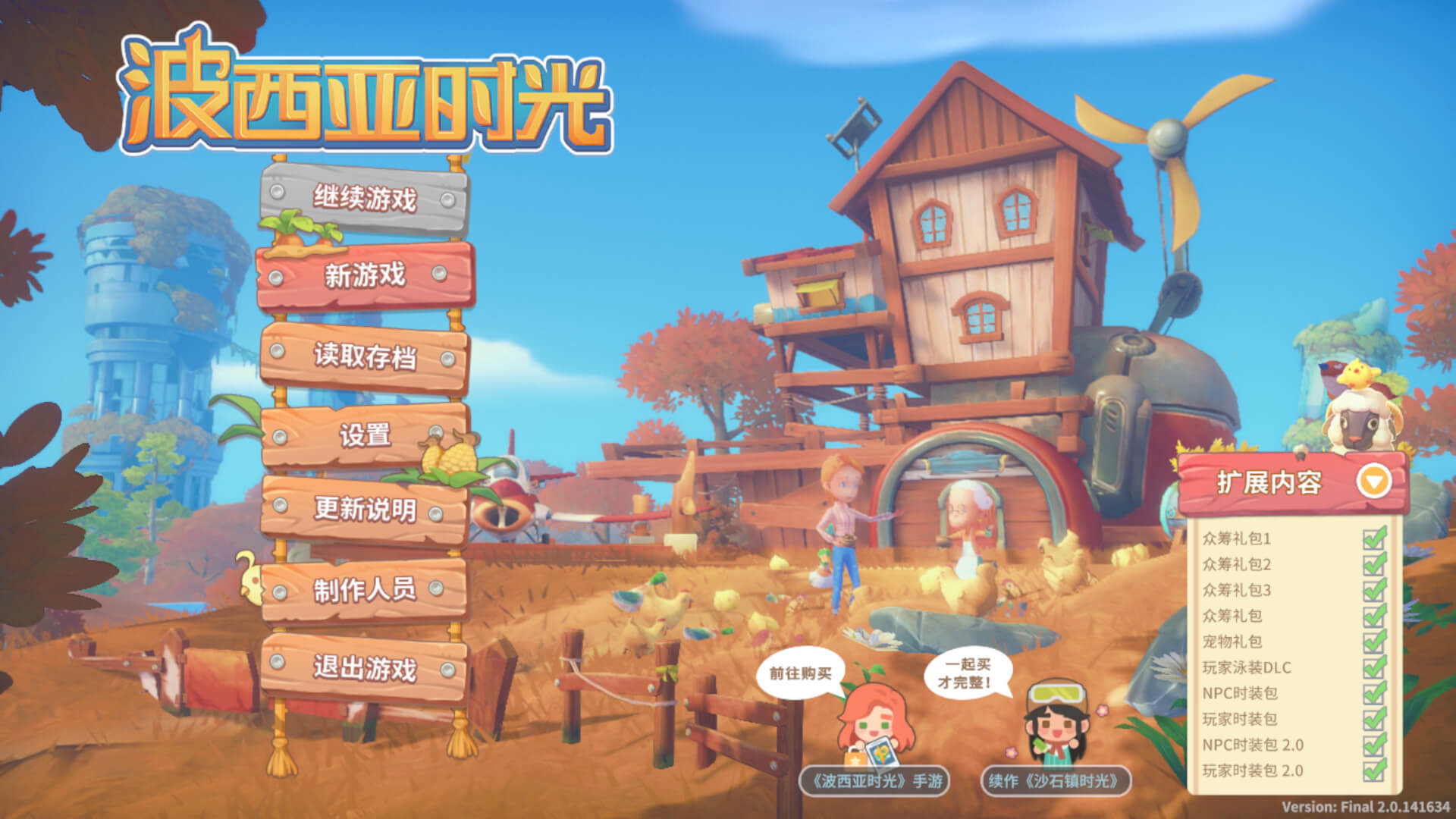
Task: Start a new game with 新游戏
Action: [364, 275]
